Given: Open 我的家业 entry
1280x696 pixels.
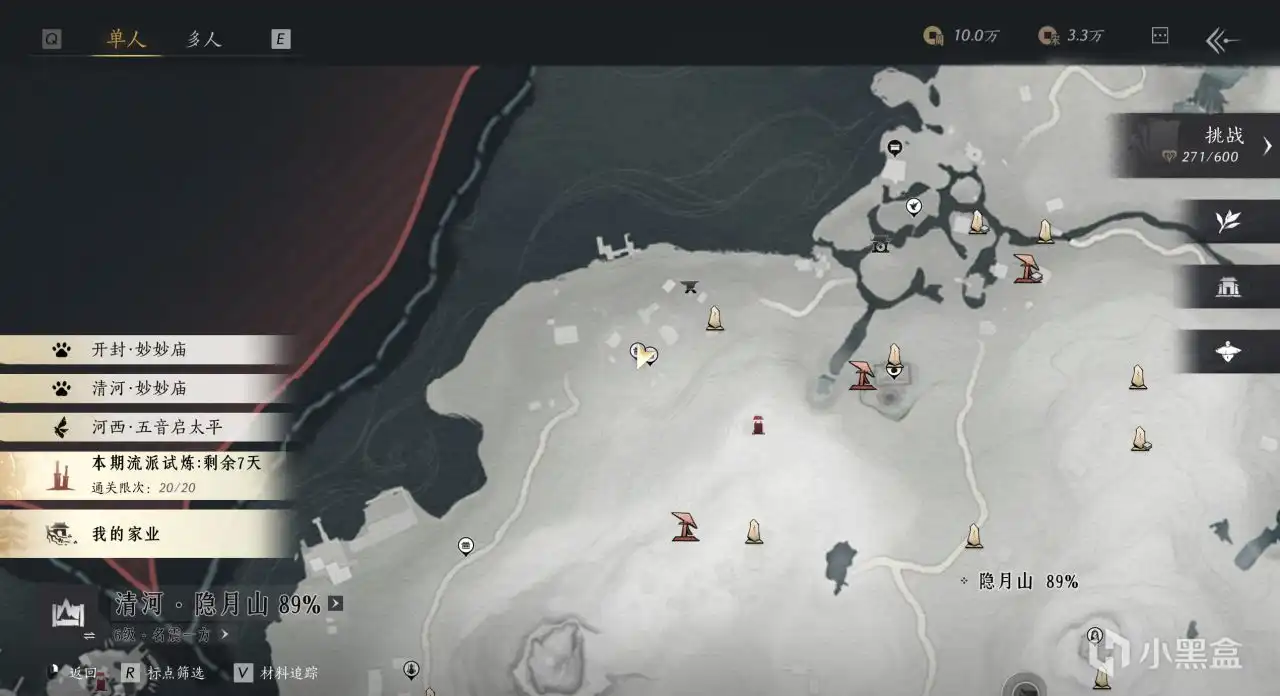Looking at the screenshot, I should pos(126,534).
